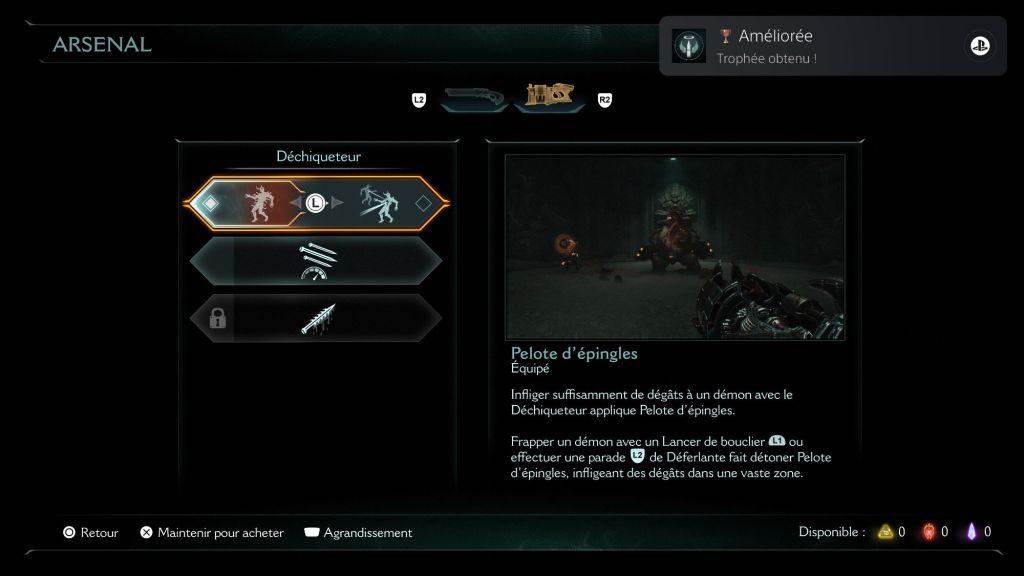Switch to the shotgun weapon tab
The height and width of the screenshot is (576, 1024).
click(476, 97)
